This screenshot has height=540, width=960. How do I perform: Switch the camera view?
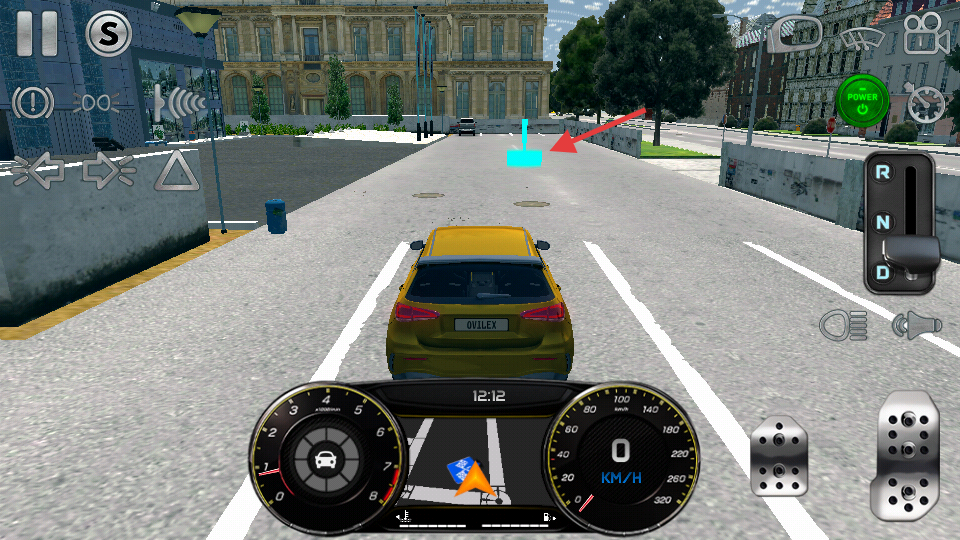click(x=926, y=35)
